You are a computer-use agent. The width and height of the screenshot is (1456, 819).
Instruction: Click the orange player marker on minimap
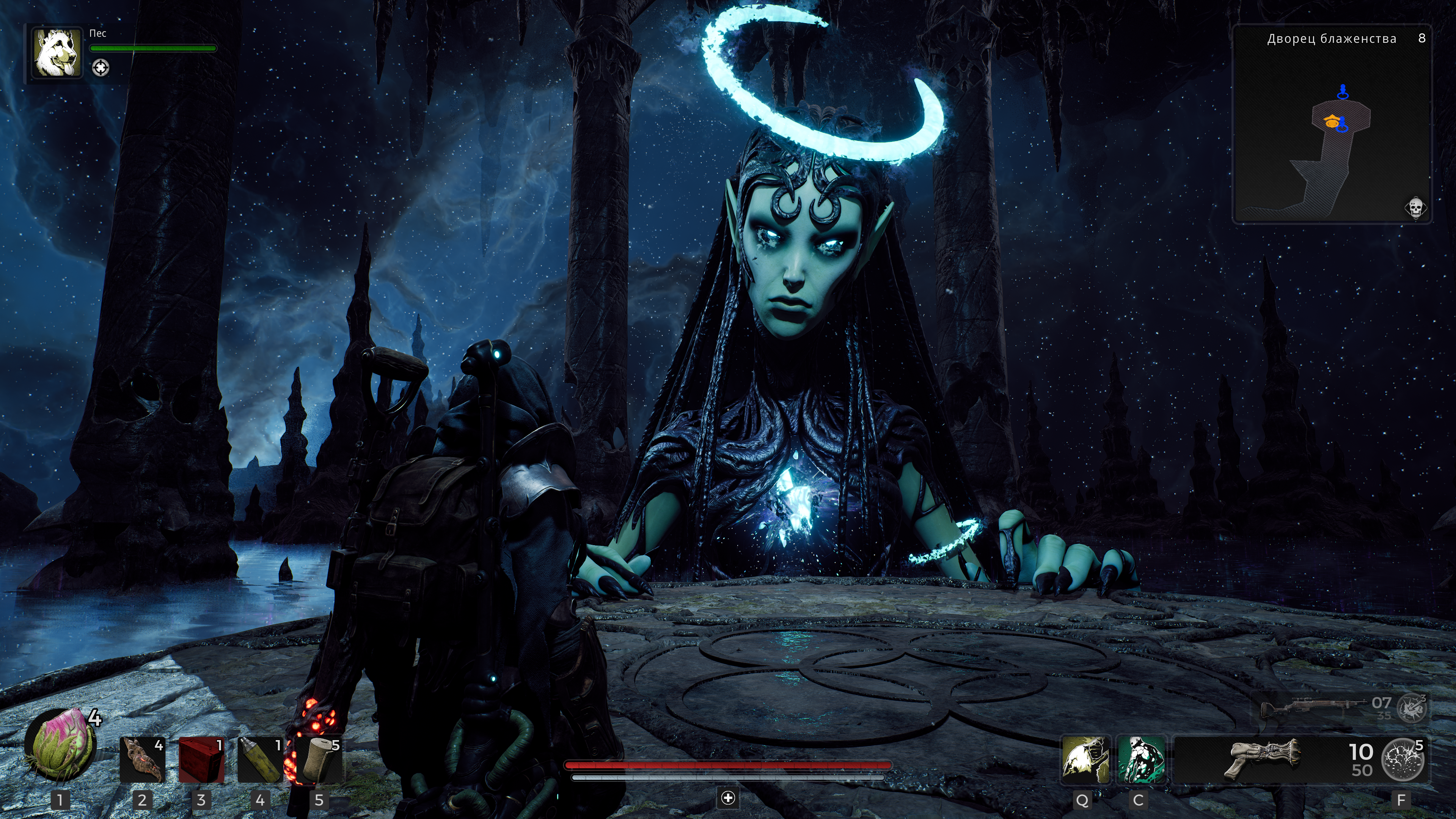1332,121
